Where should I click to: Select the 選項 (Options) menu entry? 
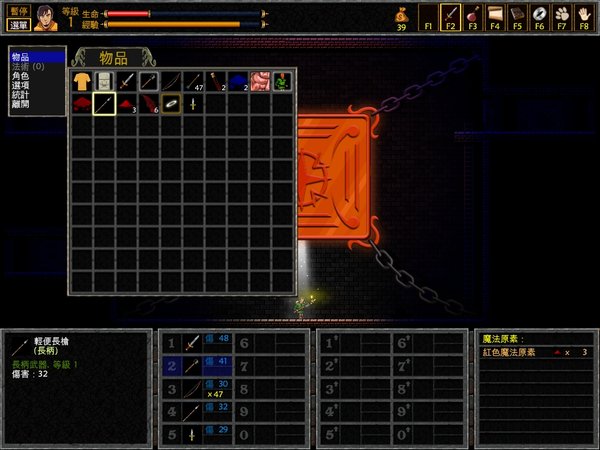pyautogui.click(x=20, y=84)
